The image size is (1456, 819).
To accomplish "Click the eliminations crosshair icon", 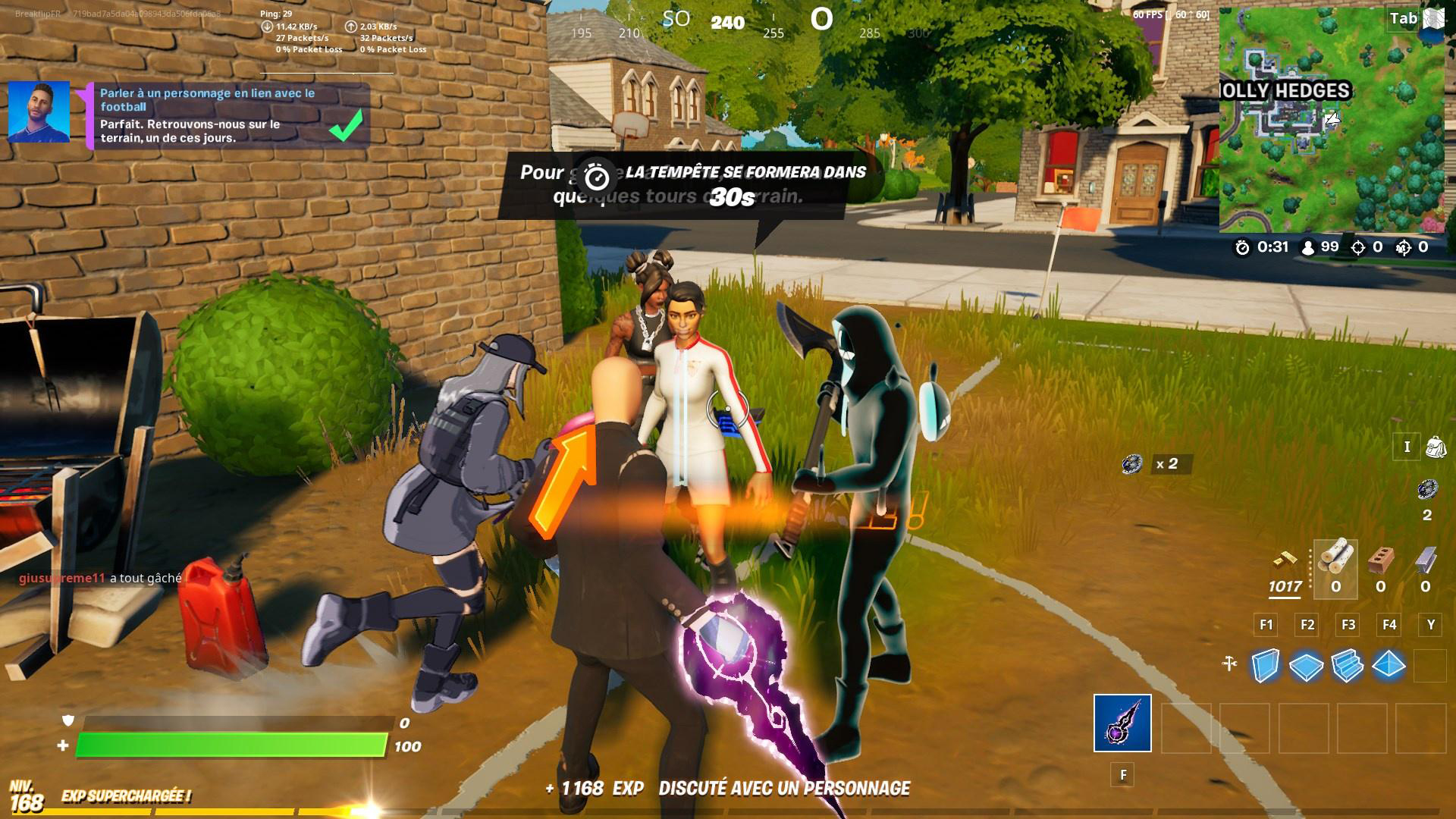I will [x=1358, y=248].
